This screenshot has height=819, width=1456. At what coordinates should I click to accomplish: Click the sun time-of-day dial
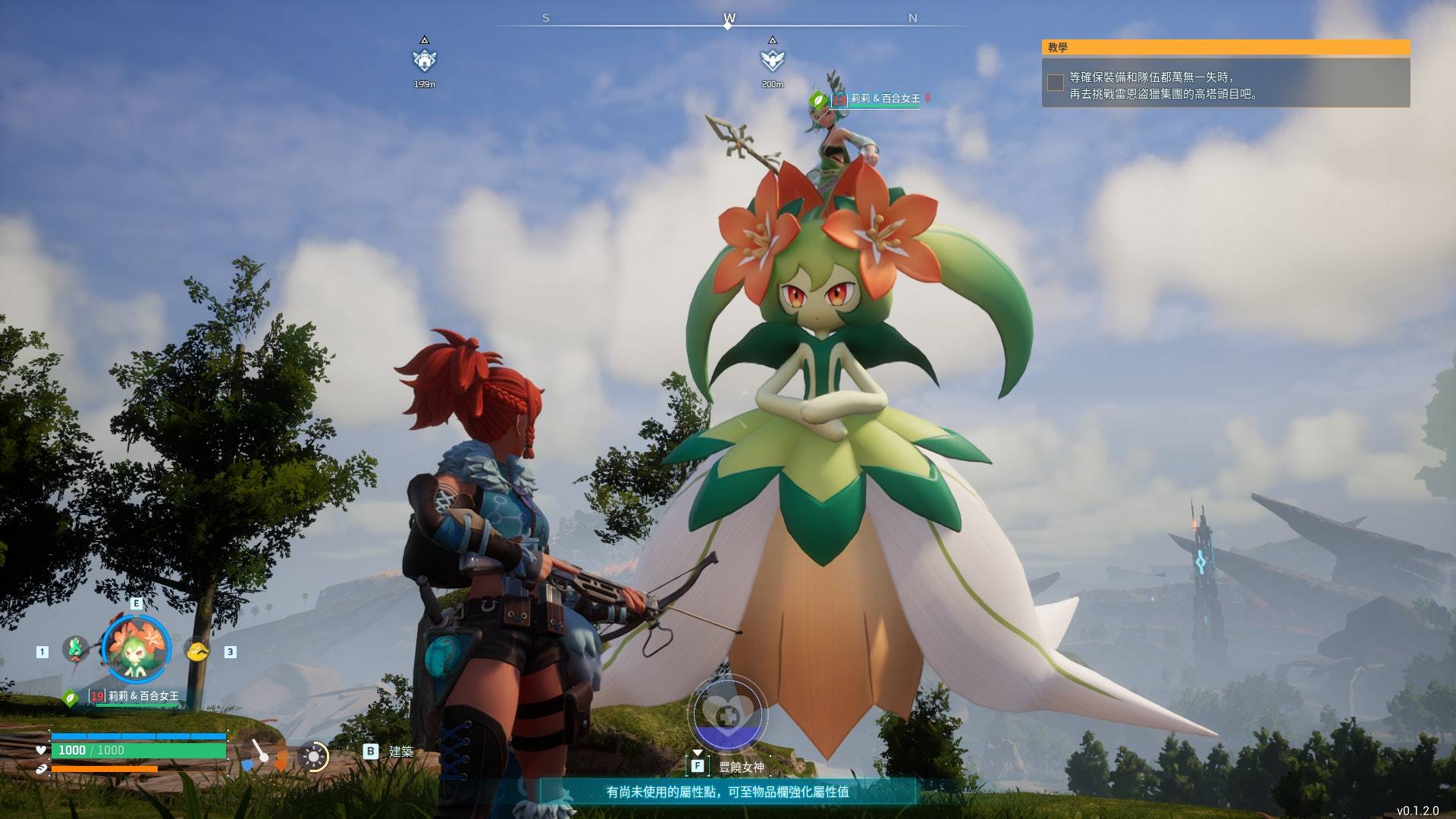coord(313,756)
